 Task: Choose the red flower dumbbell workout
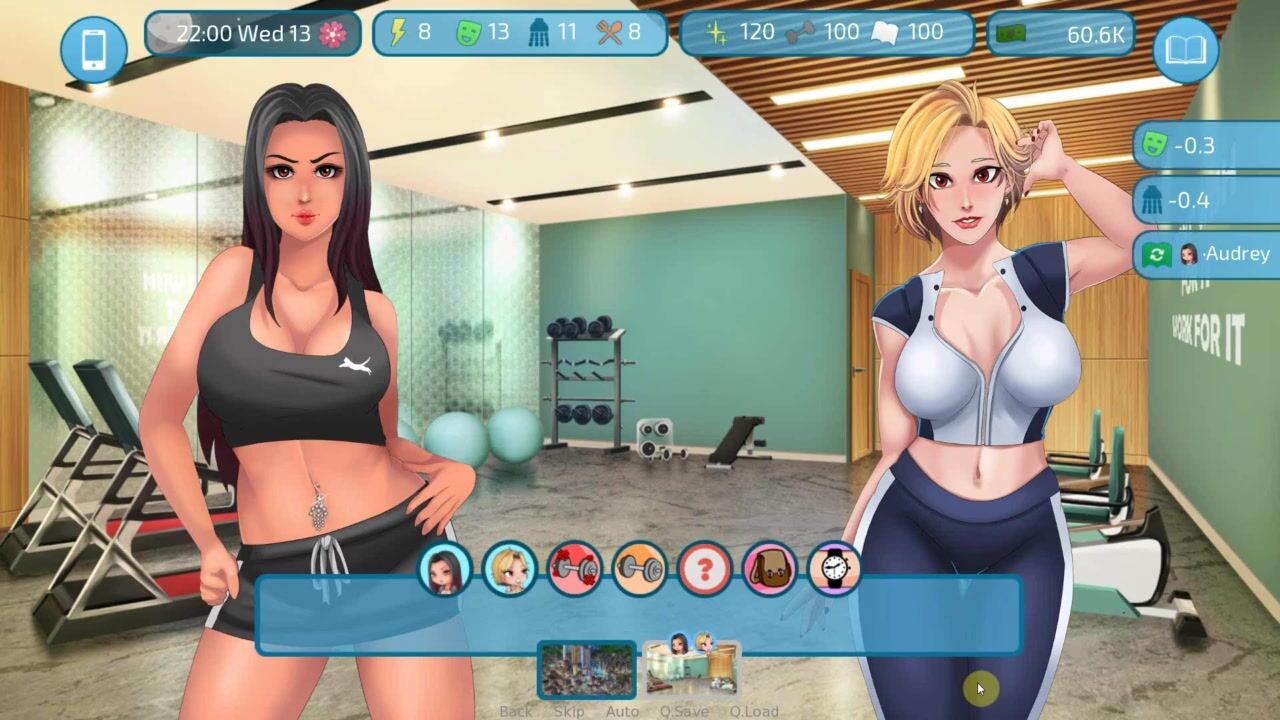coord(575,569)
